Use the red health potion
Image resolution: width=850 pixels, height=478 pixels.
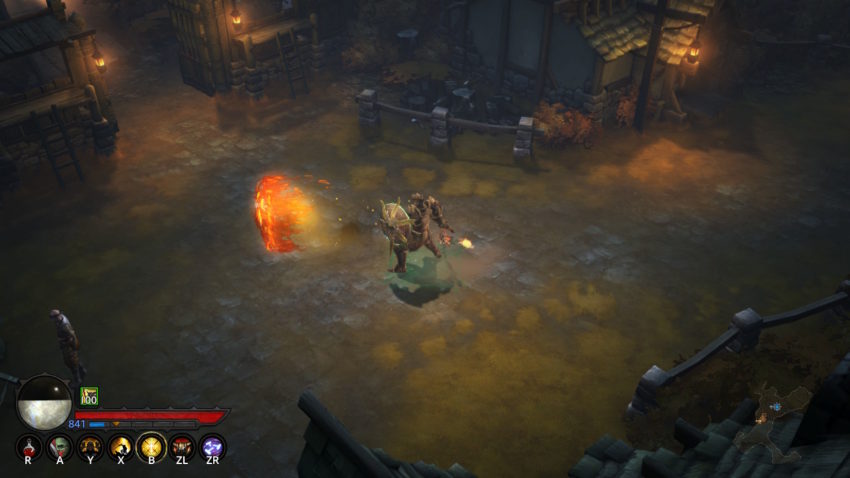click(30, 446)
